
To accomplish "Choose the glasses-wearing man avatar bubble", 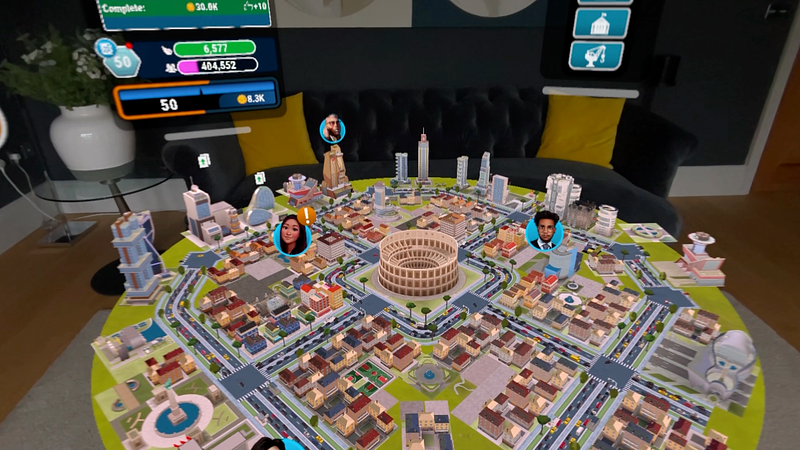I will coord(544,232).
